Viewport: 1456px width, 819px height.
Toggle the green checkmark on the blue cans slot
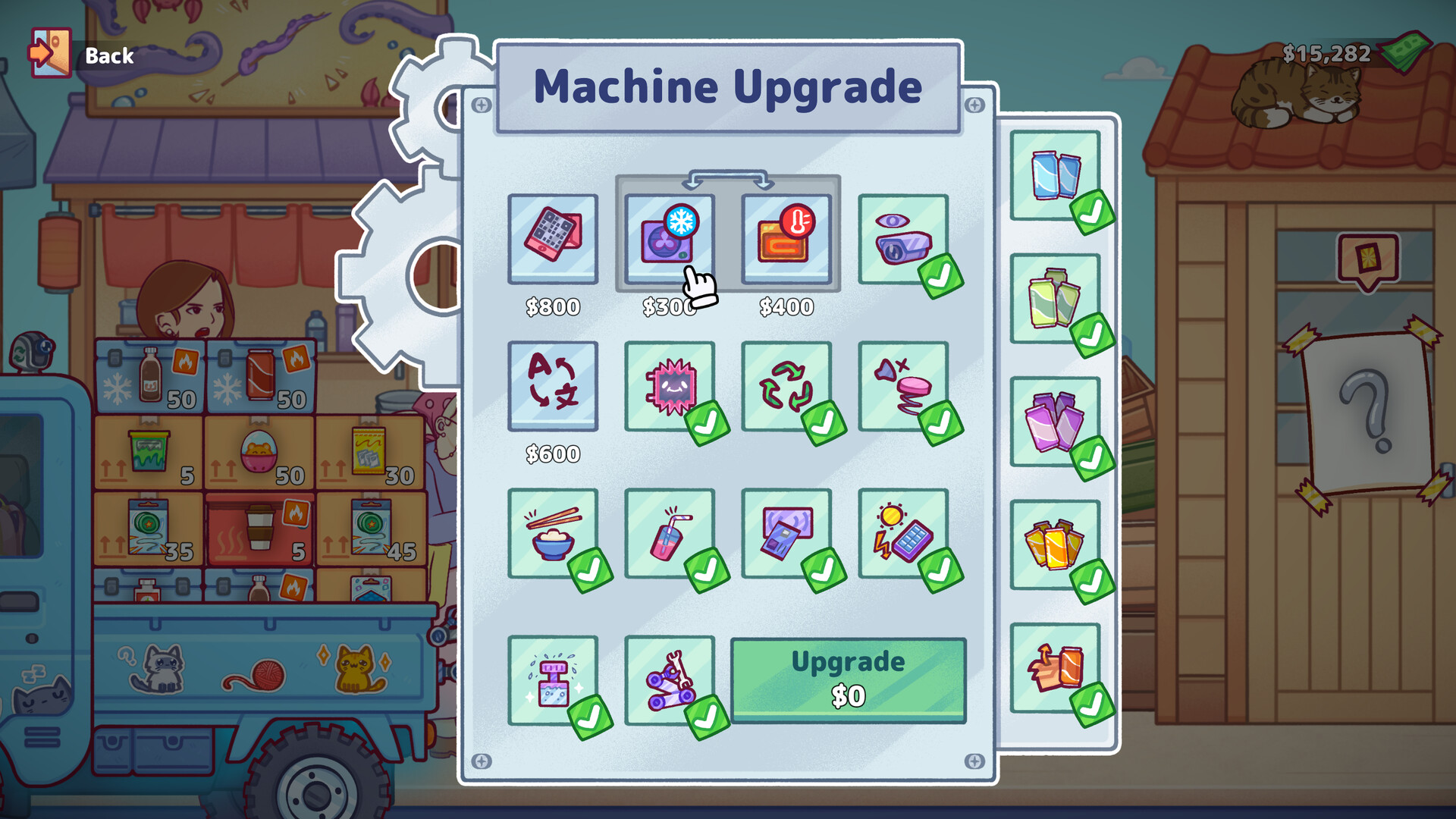pos(1090,210)
